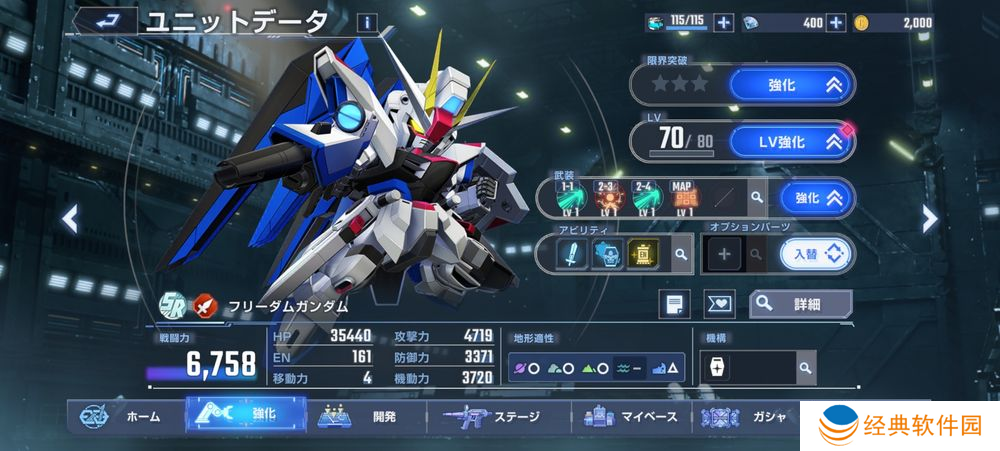The image size is (1000, 451).
Task: Open the LV強化 level-up button
Action: pos(791,141)
